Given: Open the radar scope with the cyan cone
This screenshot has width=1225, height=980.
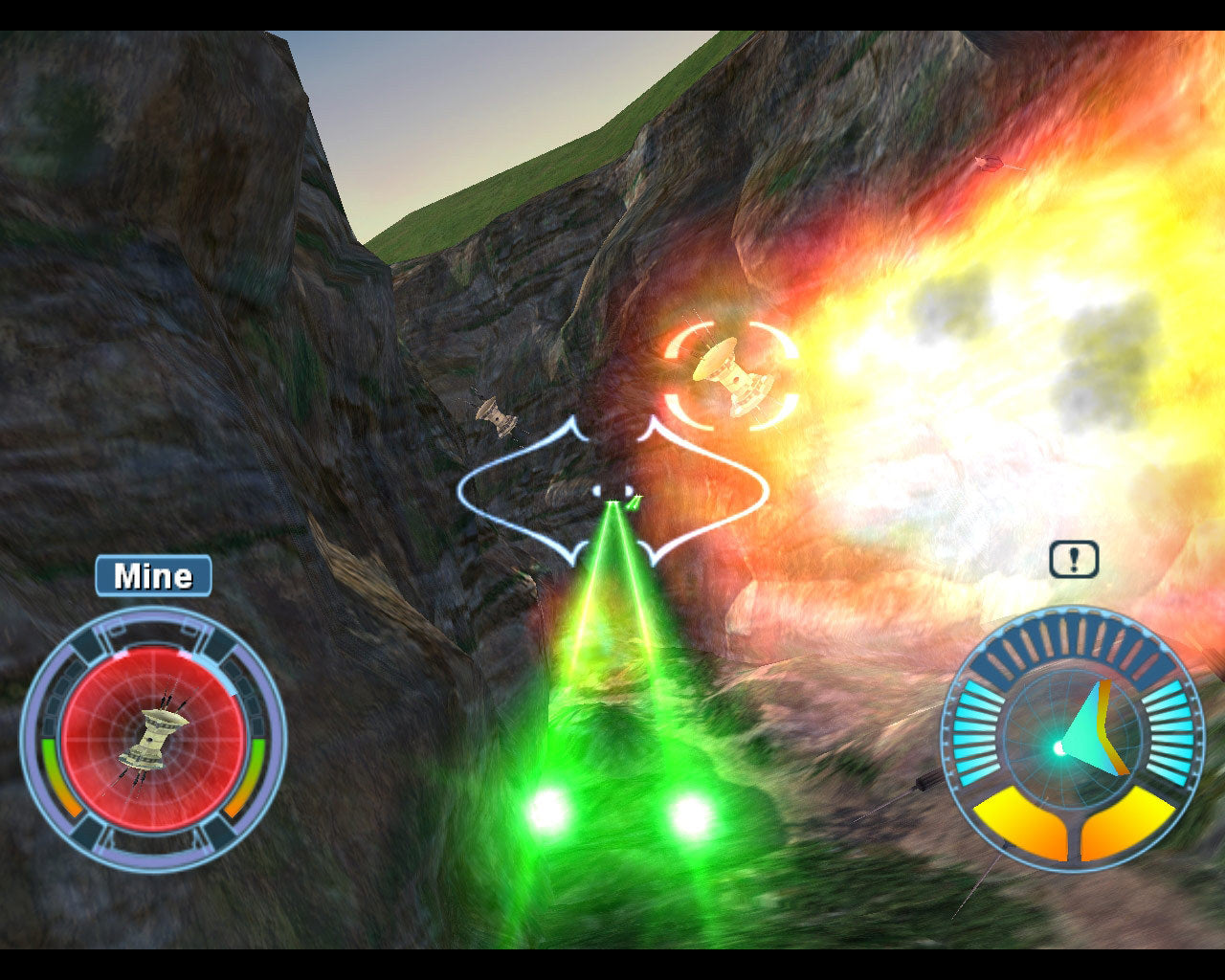Looking at the screenshot, I should click(x=1073, y=741).
